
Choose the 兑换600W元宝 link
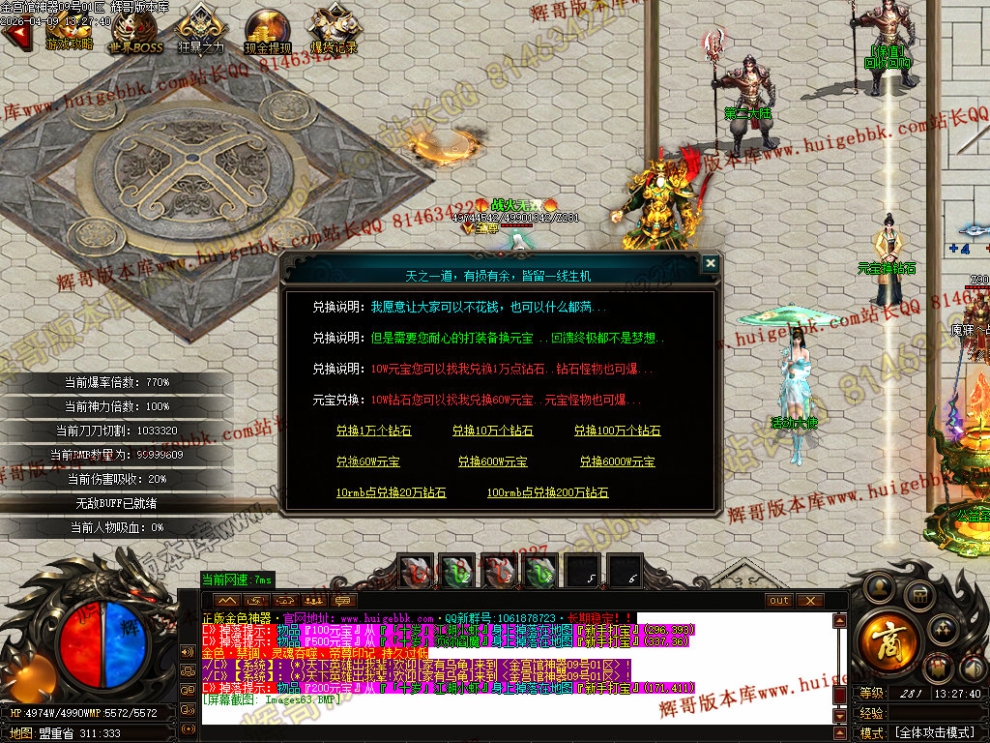[x=492, y=462]
